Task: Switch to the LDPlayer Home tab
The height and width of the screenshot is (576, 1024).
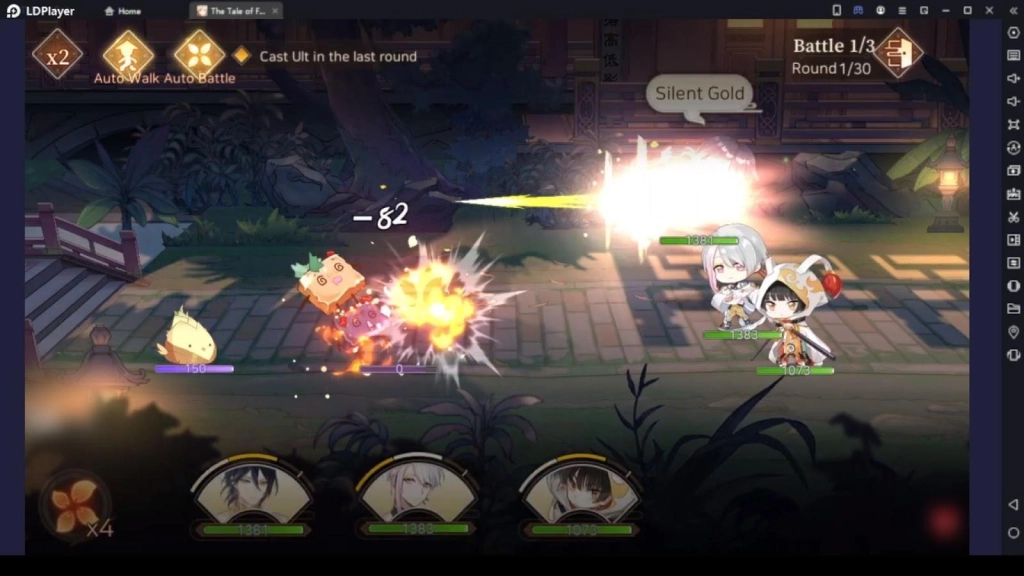Action: (x=124, y=11)
